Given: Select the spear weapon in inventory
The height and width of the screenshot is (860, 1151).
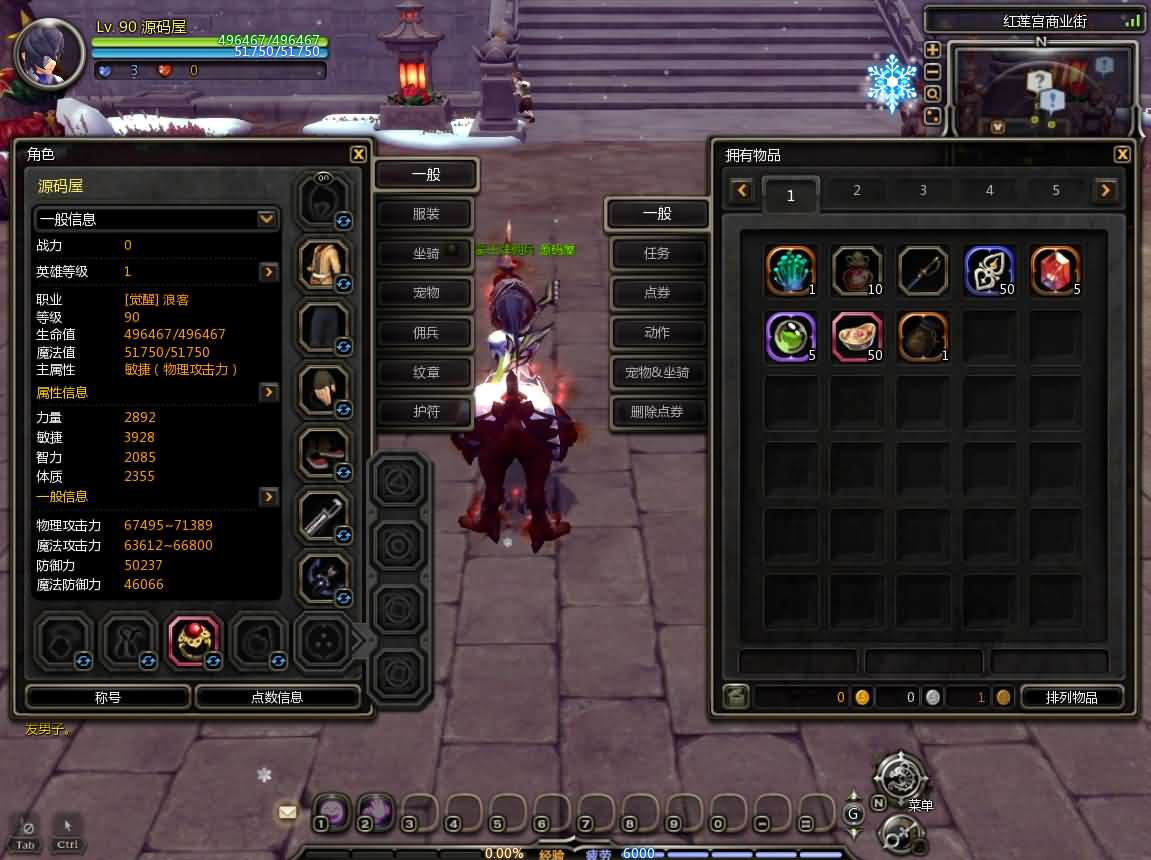Looking at the screenshot, I should [922, 270].
